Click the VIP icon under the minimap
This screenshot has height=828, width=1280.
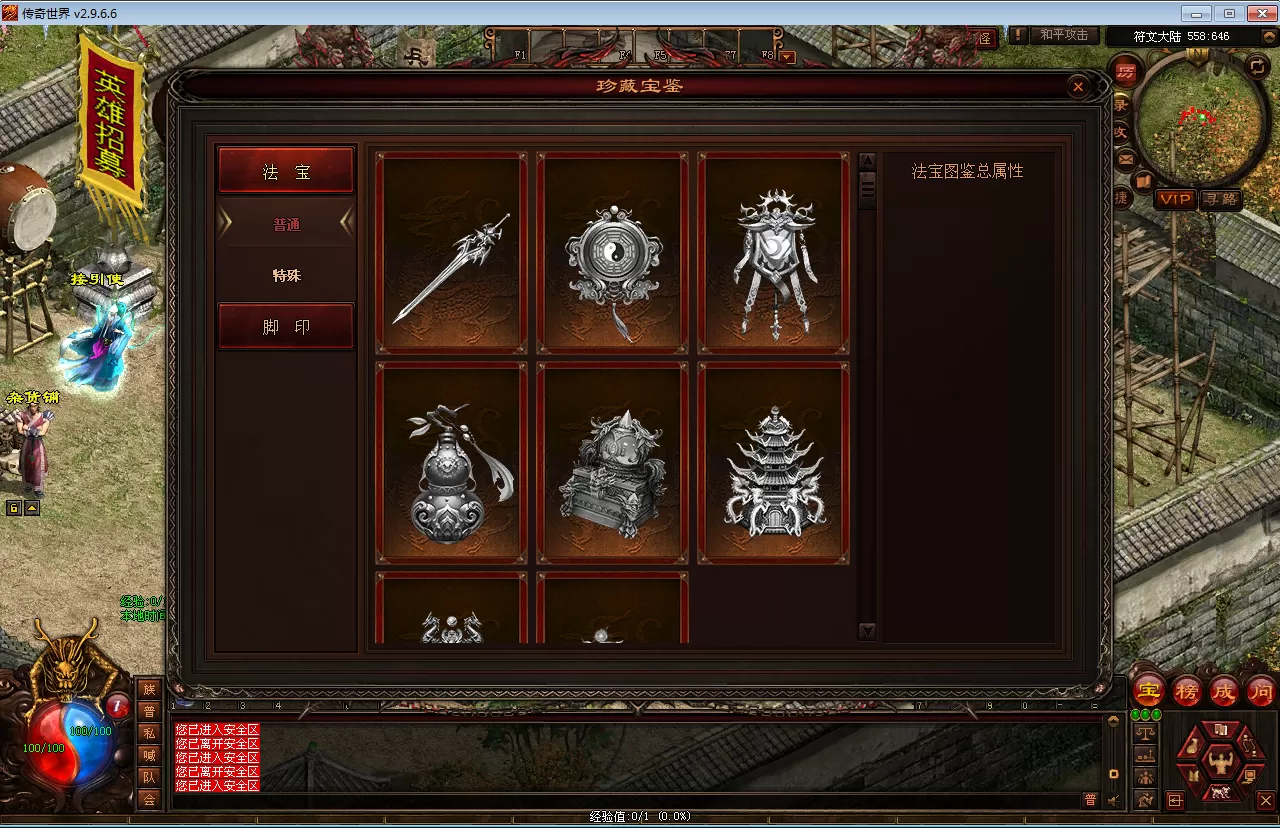(1176, 200)
